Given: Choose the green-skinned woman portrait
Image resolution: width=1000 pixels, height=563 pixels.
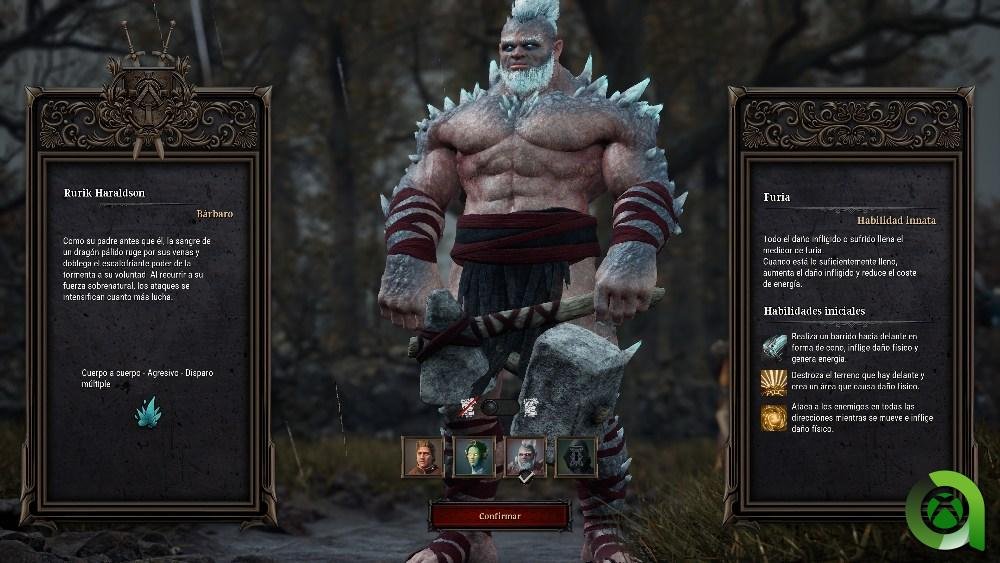Looking at the screenshot, I should [472, 456].
